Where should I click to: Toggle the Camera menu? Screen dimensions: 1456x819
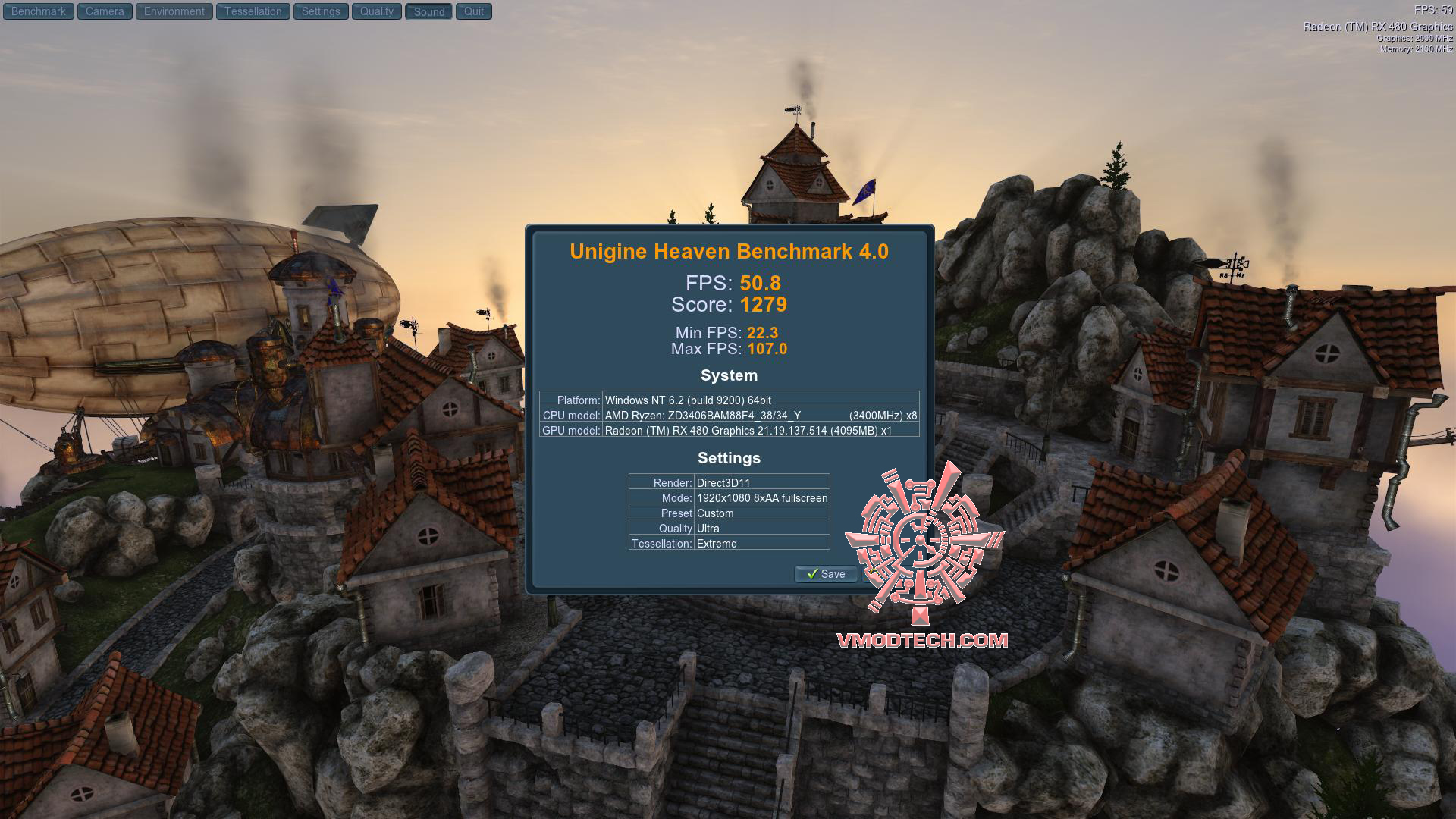click(x=105, y=11)
